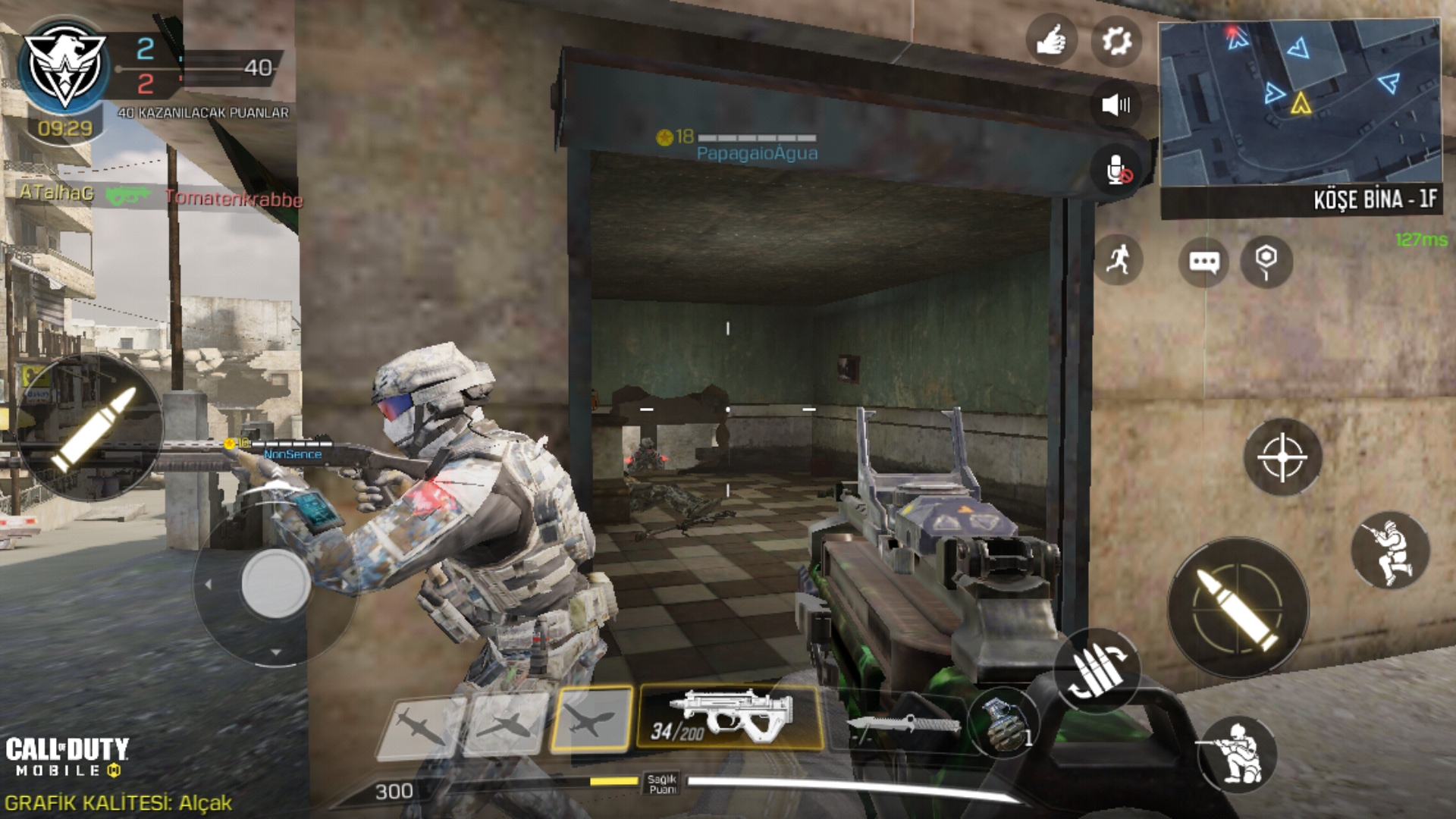Screen dimensions: 1456x819
Task: Toggle the speaker audio button
Action: 1116,105
